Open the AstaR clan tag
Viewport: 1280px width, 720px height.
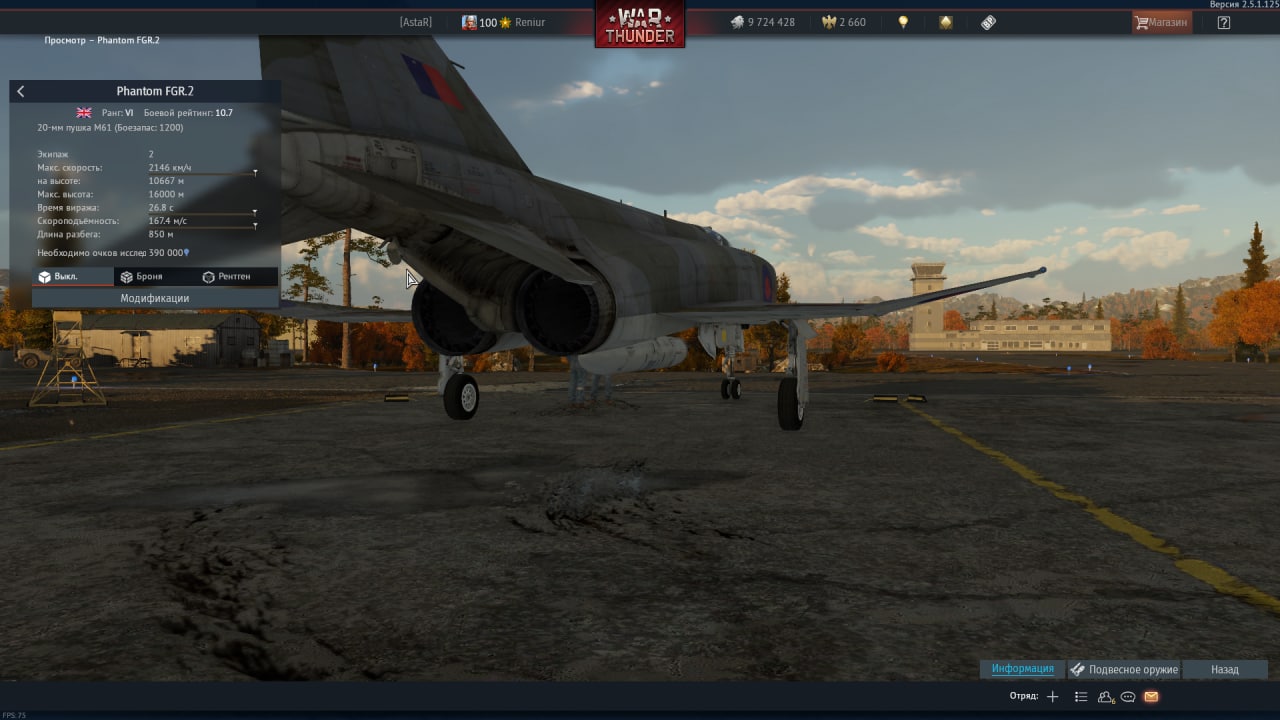coord(416,22)
